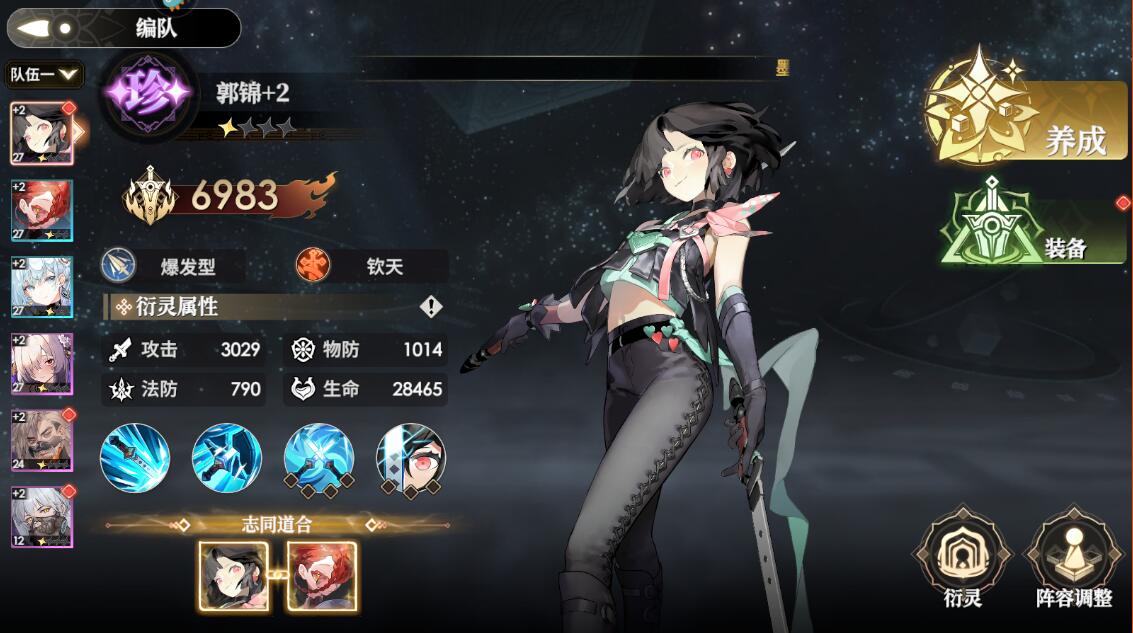The height and width of the screenshot is (633, 1133).
Task: Select the level 12 grey-haired character portrait
Action: click(42, 516)
